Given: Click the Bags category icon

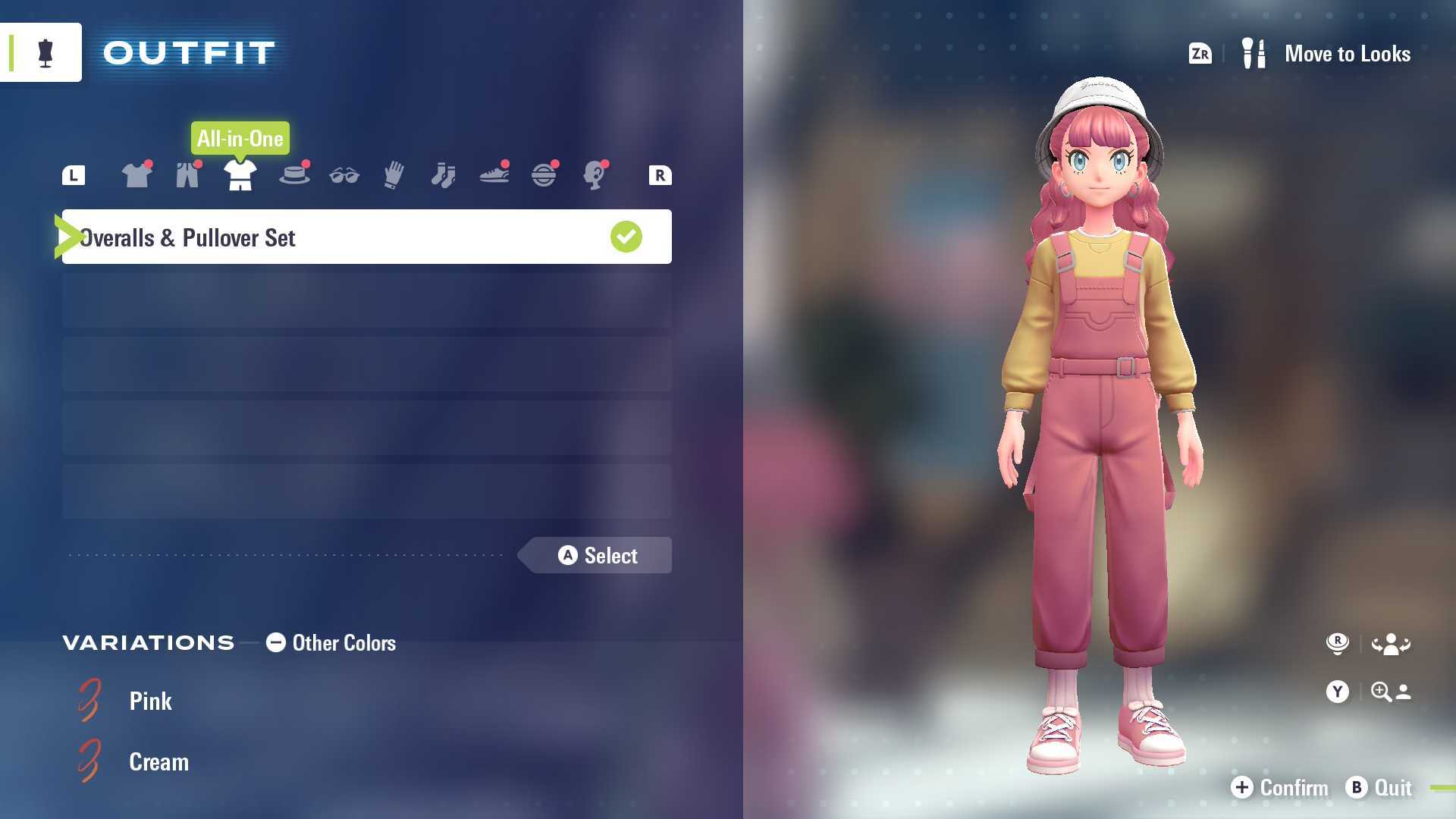Looking at the screenshot, I should 544,174.
